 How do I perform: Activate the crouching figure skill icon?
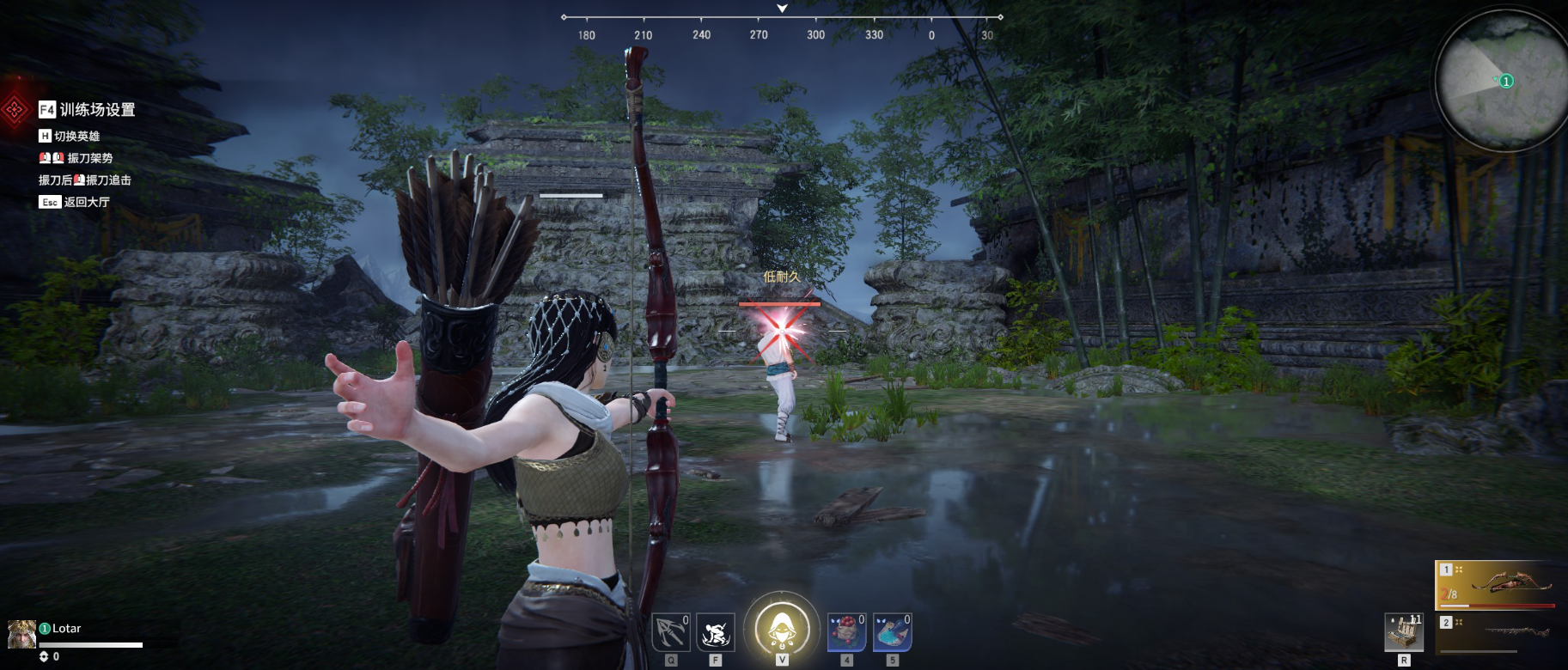point(715,633)
